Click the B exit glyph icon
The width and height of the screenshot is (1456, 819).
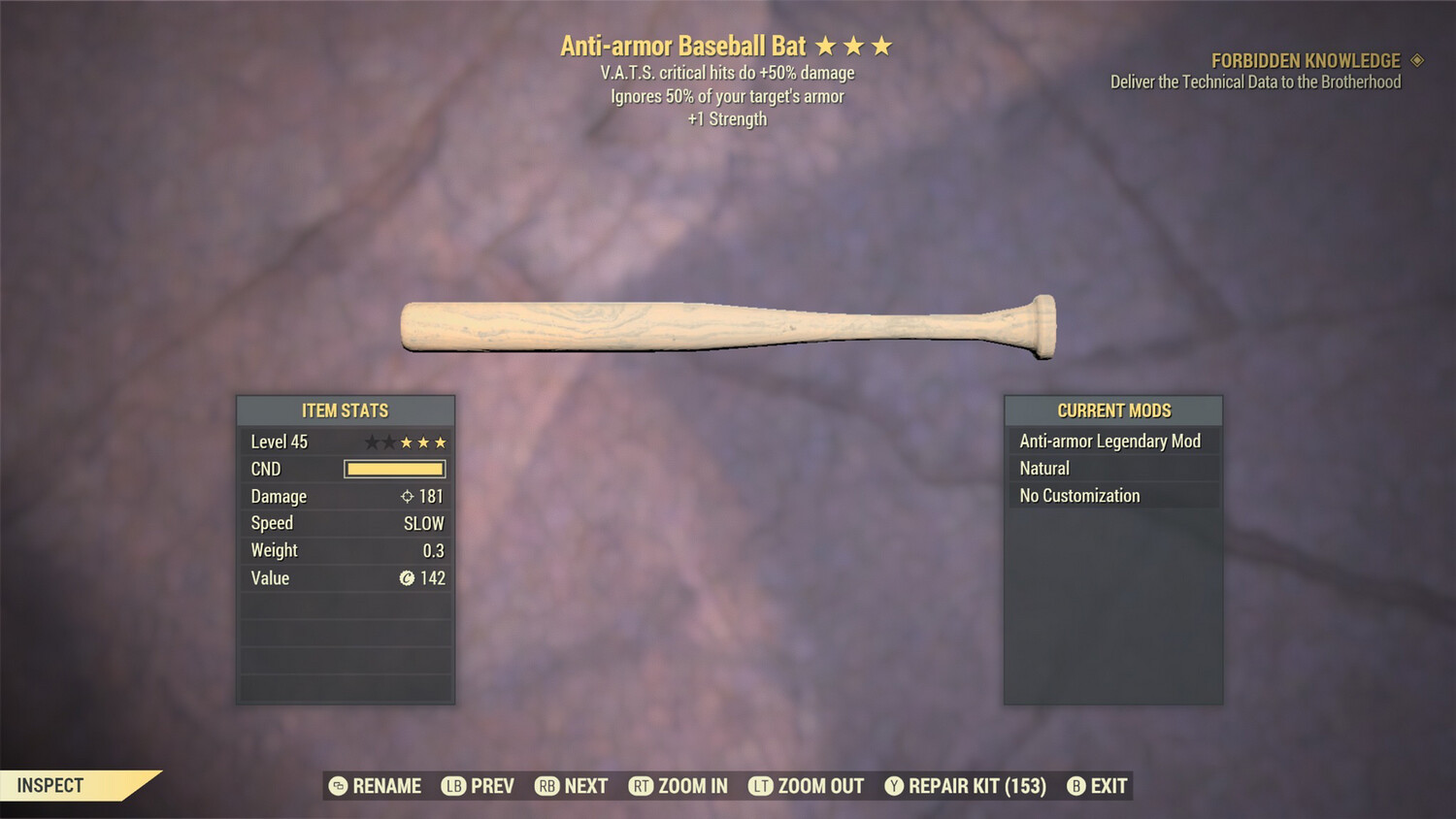(x=1075, y=786)
